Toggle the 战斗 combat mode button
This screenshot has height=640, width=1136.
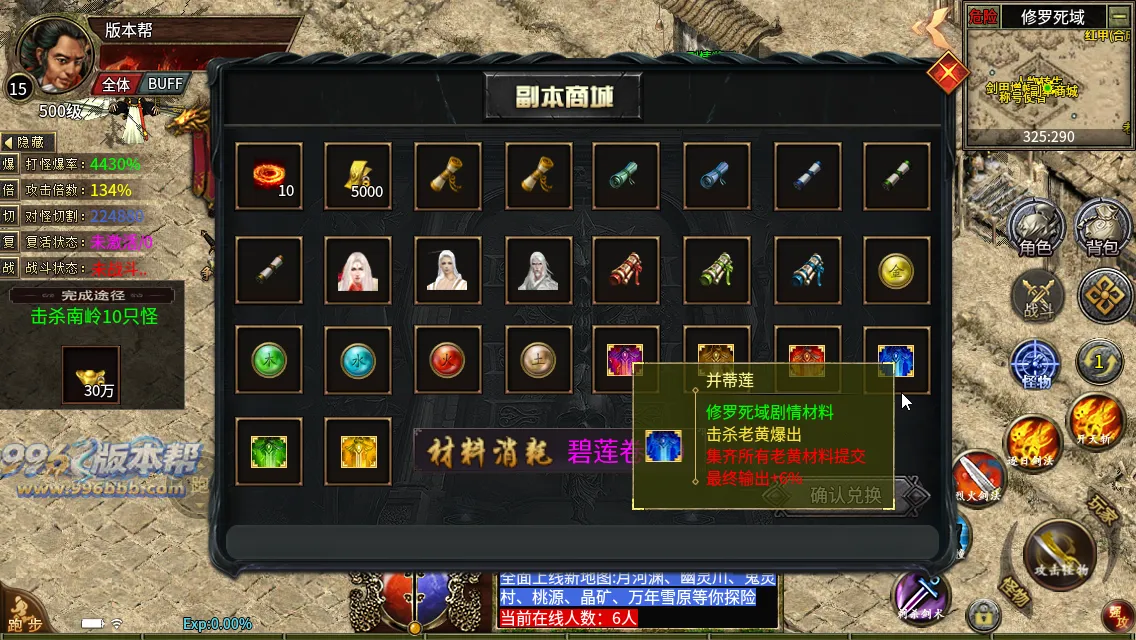click(1036, 297)
